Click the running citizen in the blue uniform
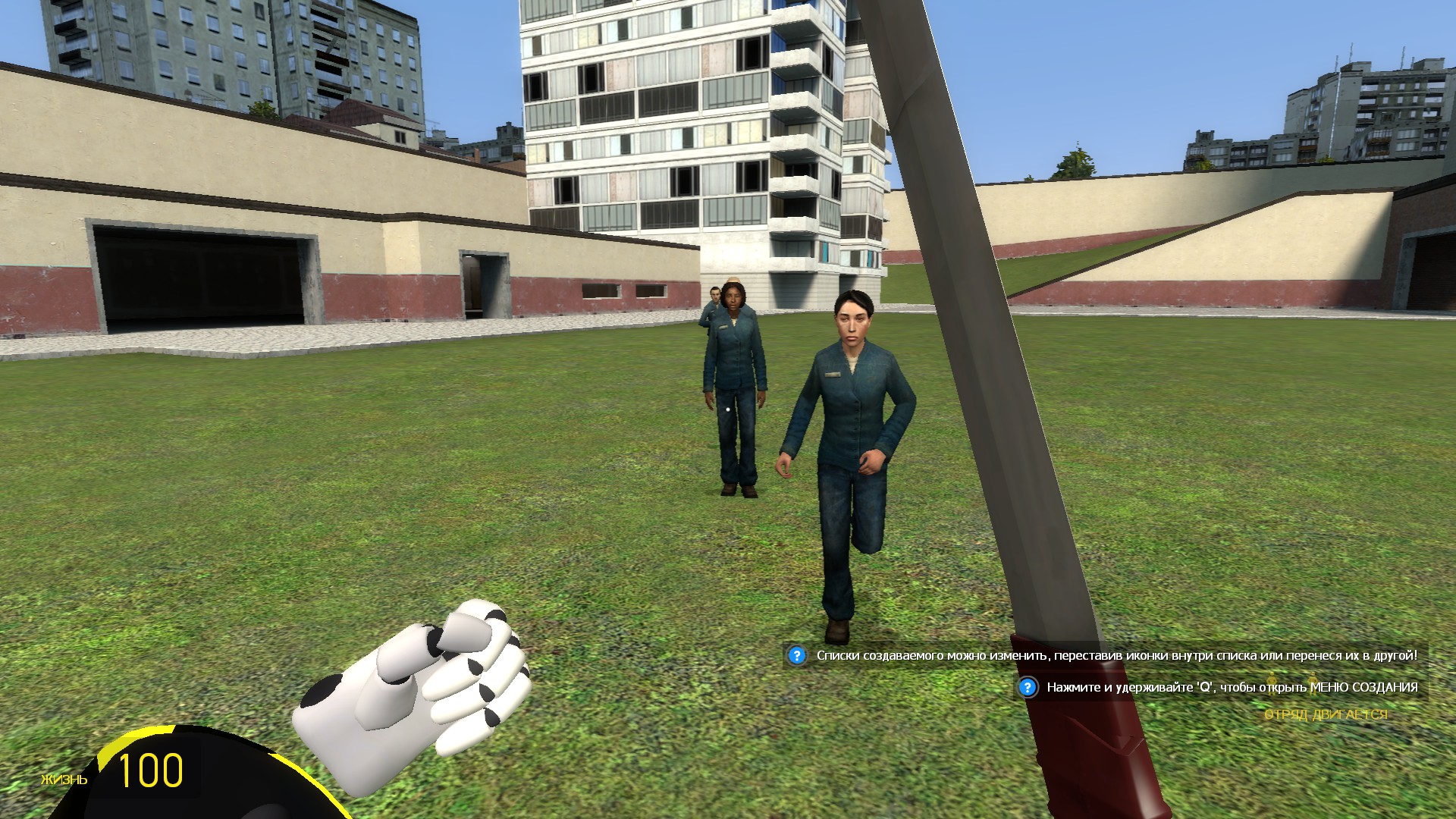The width and height of the screenshot is (1456, 819). tap(849, 417)
